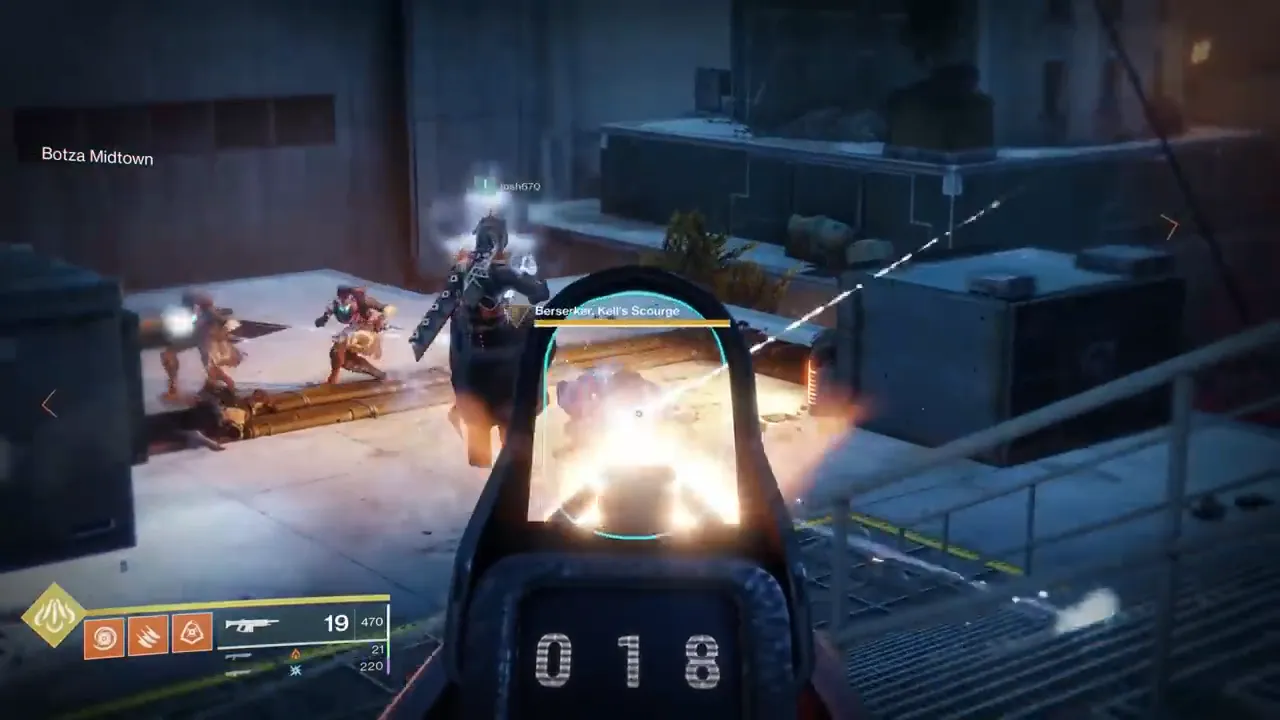Select the swirl grenade ability icon
Viewport: 1280px width, 720px height.
point(104,637)
